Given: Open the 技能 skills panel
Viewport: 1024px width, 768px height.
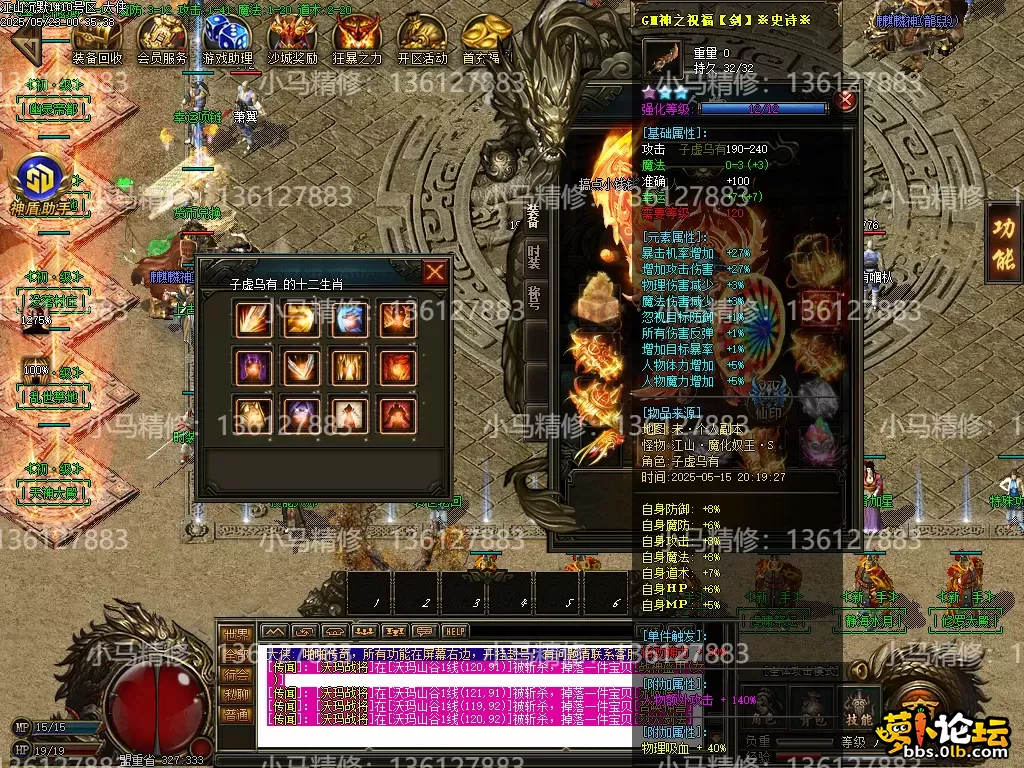Looking at the screenshot, I should [x=858, y=703].
